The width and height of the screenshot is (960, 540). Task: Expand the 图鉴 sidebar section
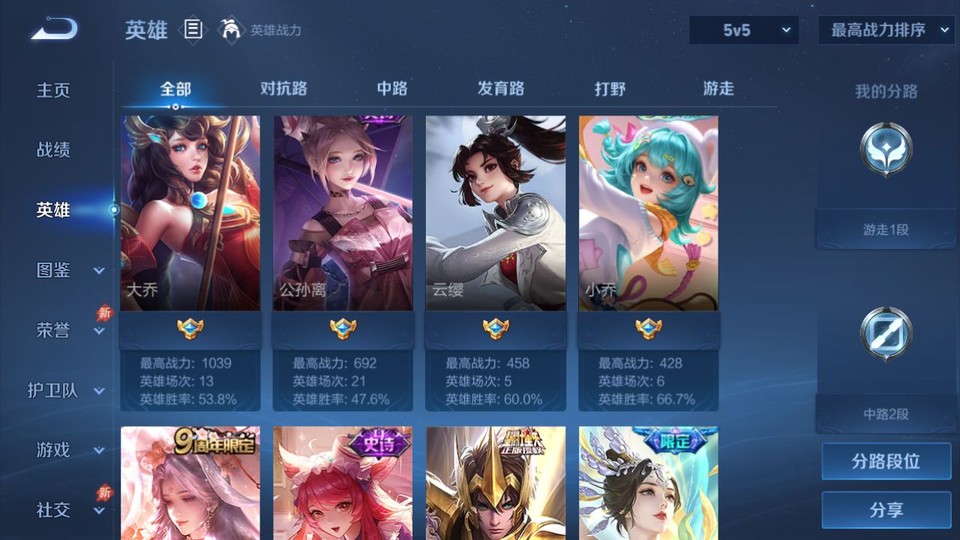point(68,270)
